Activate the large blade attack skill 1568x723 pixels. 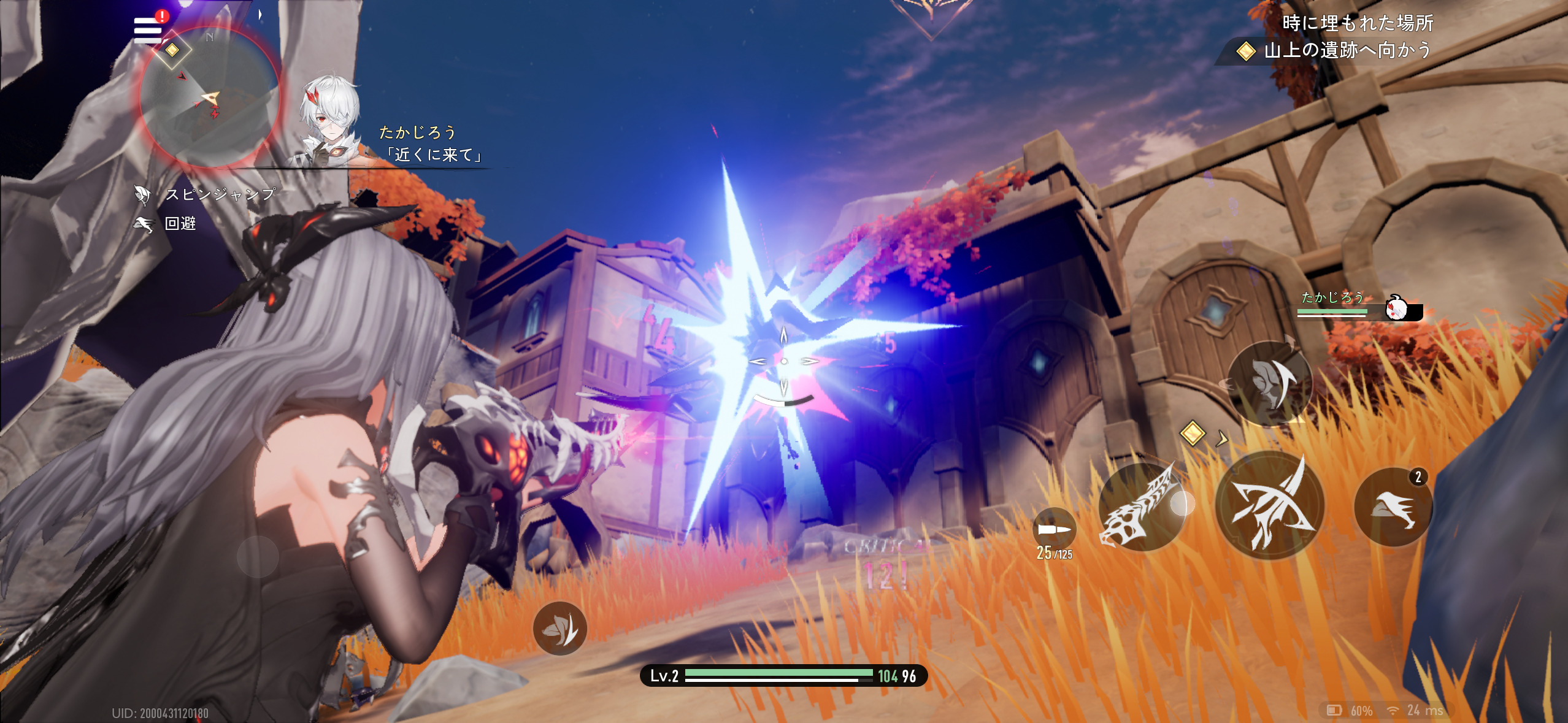pyautogui.click(x=1269, y=505)
